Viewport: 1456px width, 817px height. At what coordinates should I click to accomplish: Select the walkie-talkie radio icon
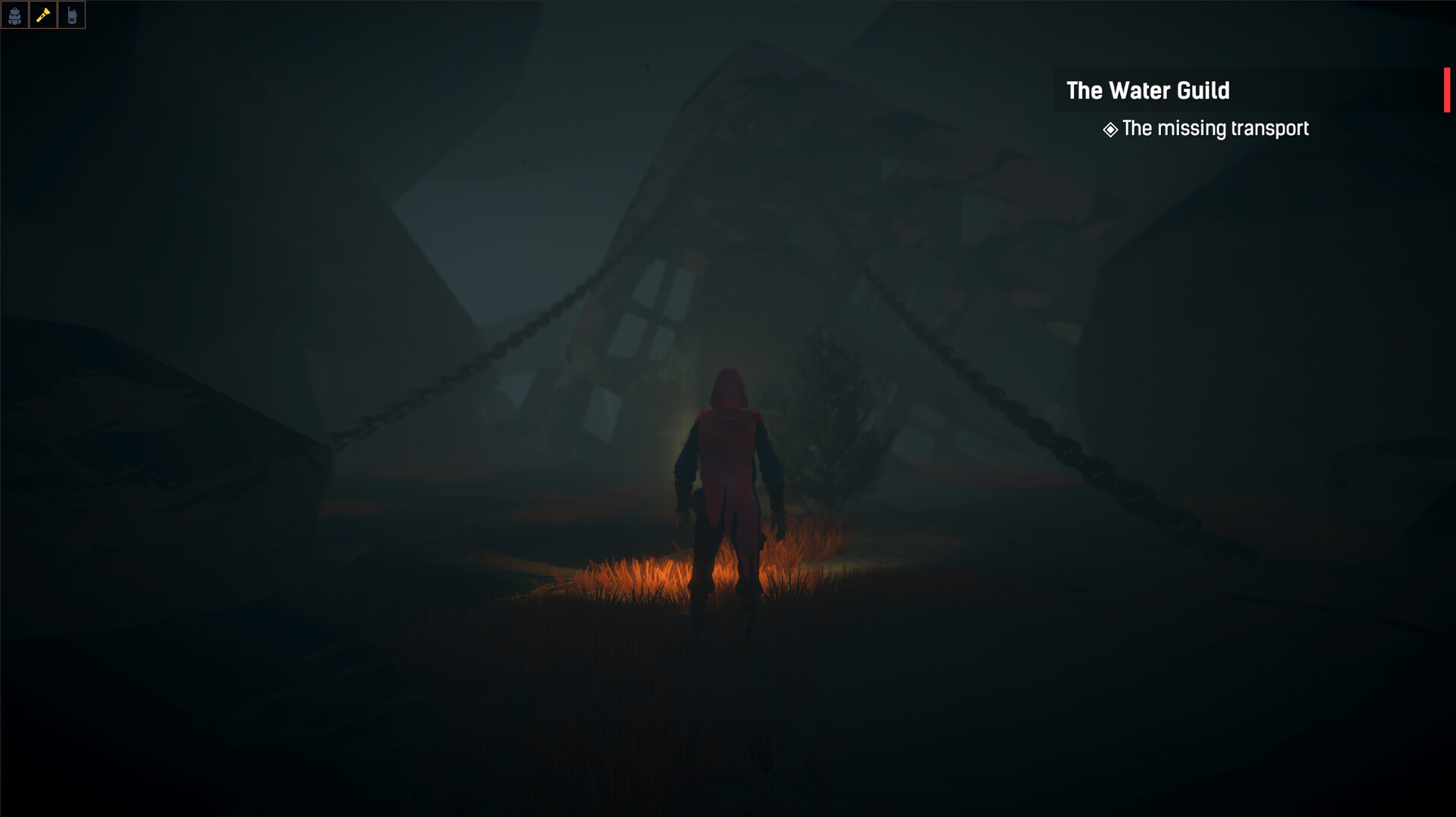[x=72, y=14]
